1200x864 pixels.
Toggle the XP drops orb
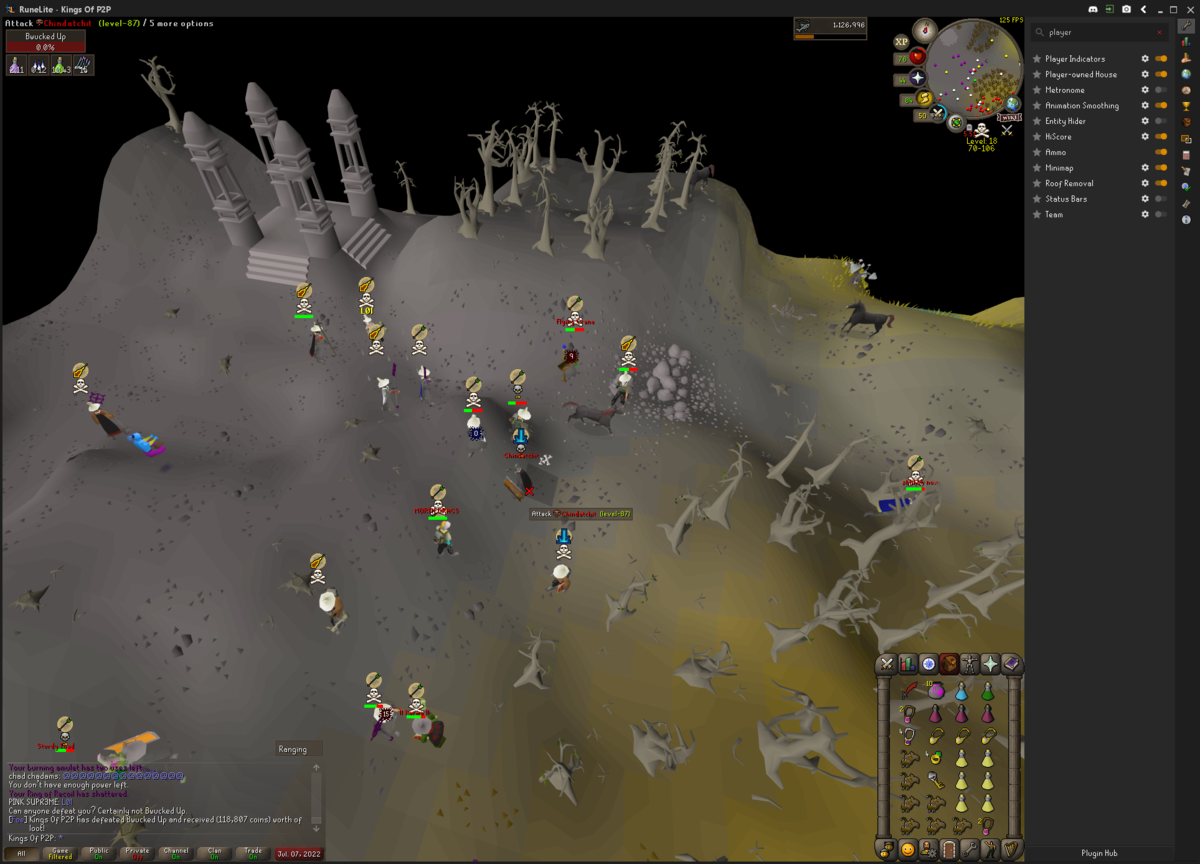click(901, 42)
